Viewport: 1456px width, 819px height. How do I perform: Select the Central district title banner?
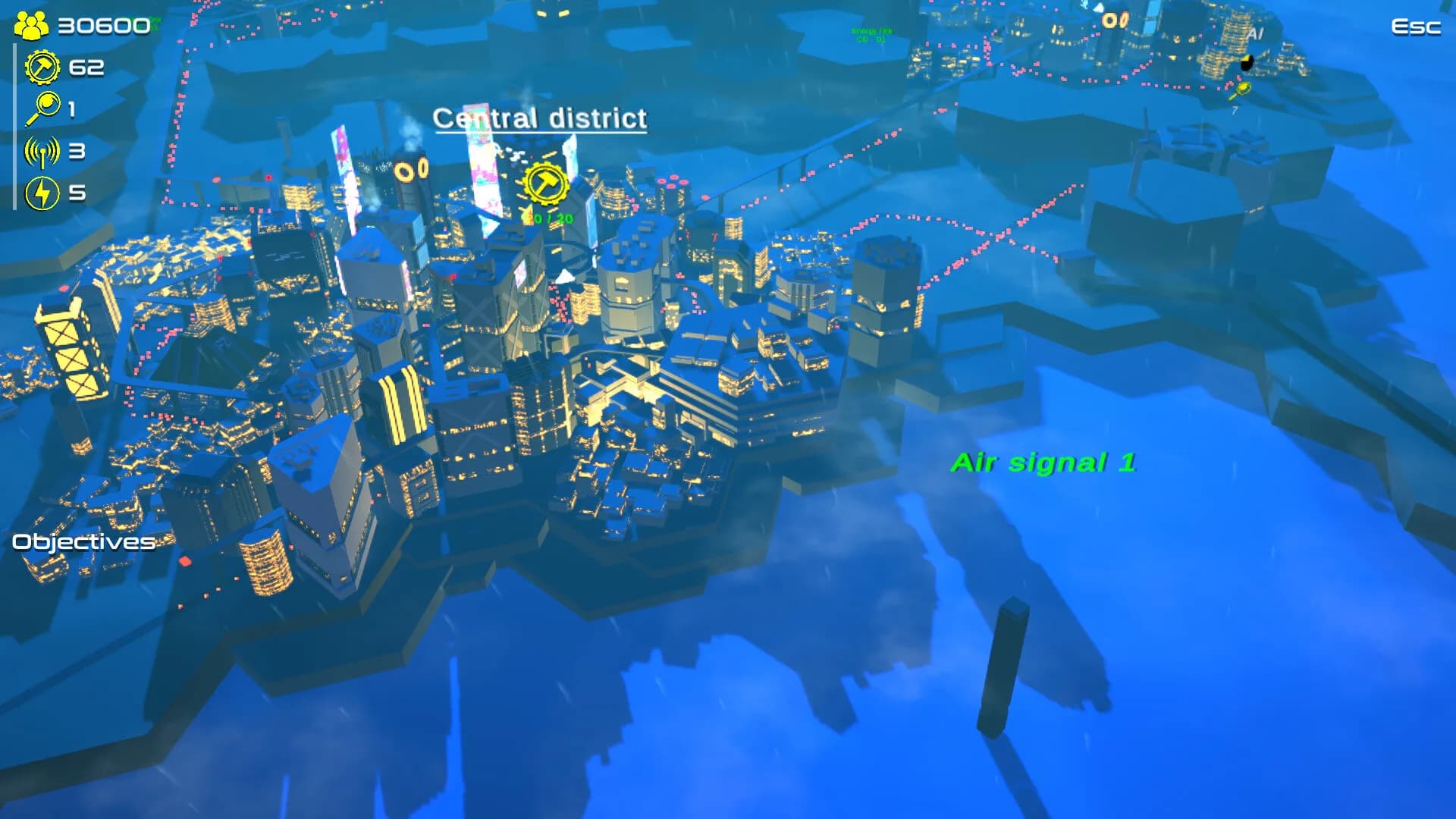click(540, 118)
